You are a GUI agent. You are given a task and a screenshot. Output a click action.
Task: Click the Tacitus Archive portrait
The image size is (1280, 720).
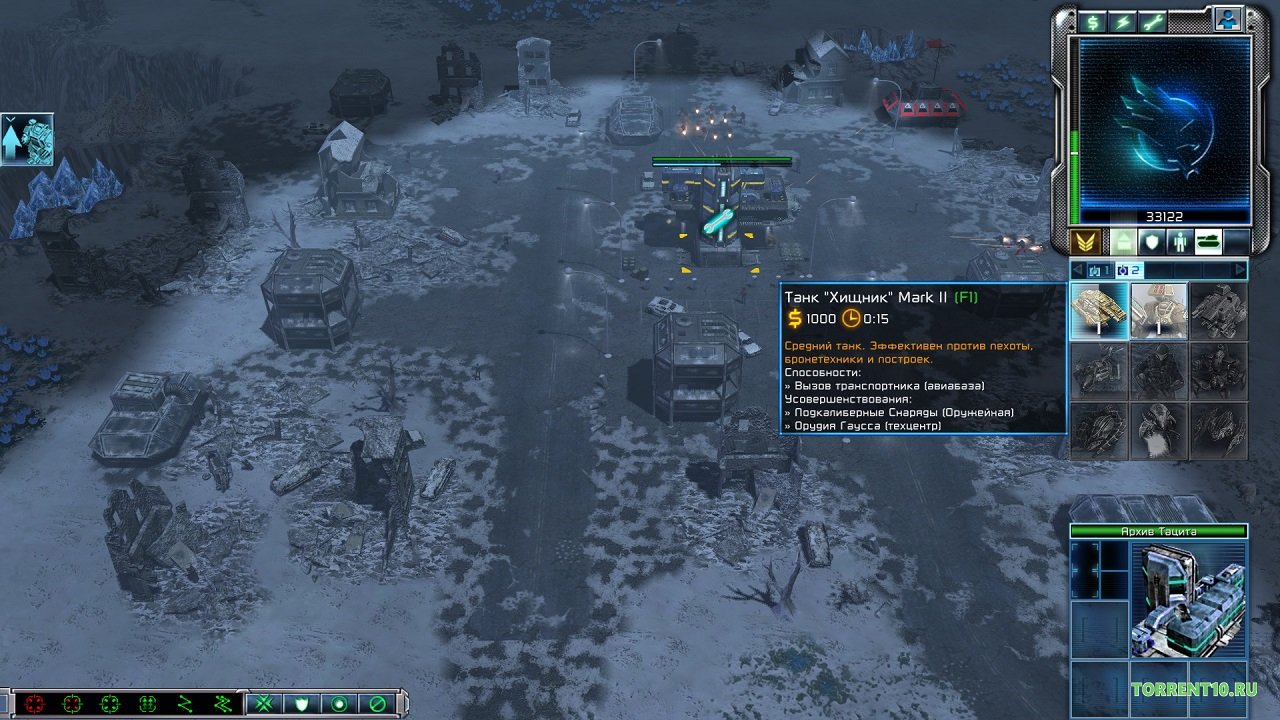1188,600
